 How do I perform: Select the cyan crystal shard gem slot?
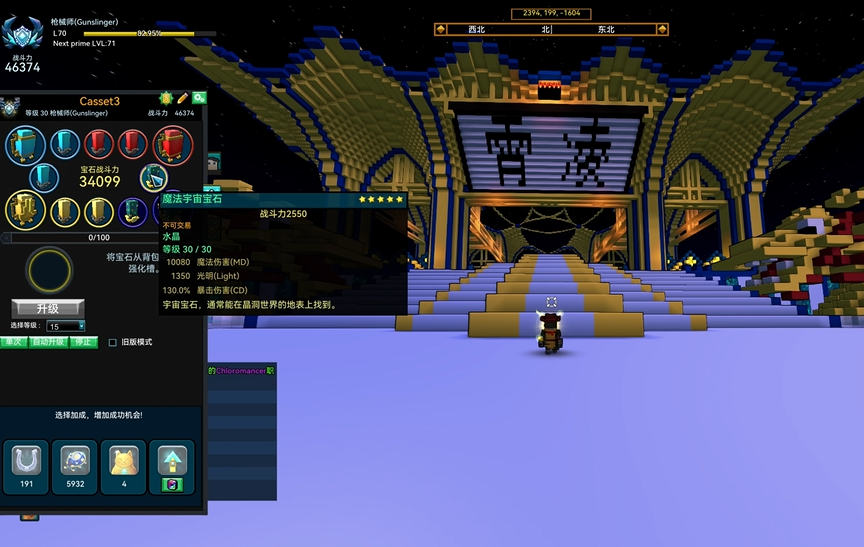pyautogui.click(x=154, y=178)
